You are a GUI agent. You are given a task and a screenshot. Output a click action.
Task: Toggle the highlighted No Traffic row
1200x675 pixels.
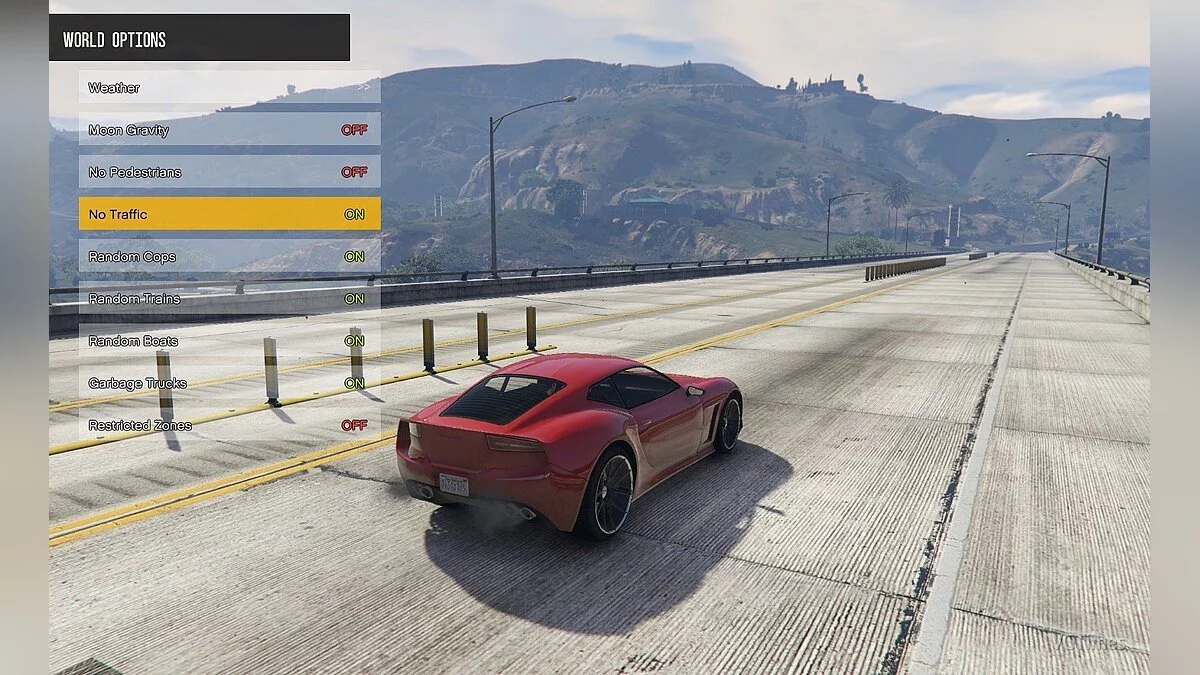coord(229,214)
